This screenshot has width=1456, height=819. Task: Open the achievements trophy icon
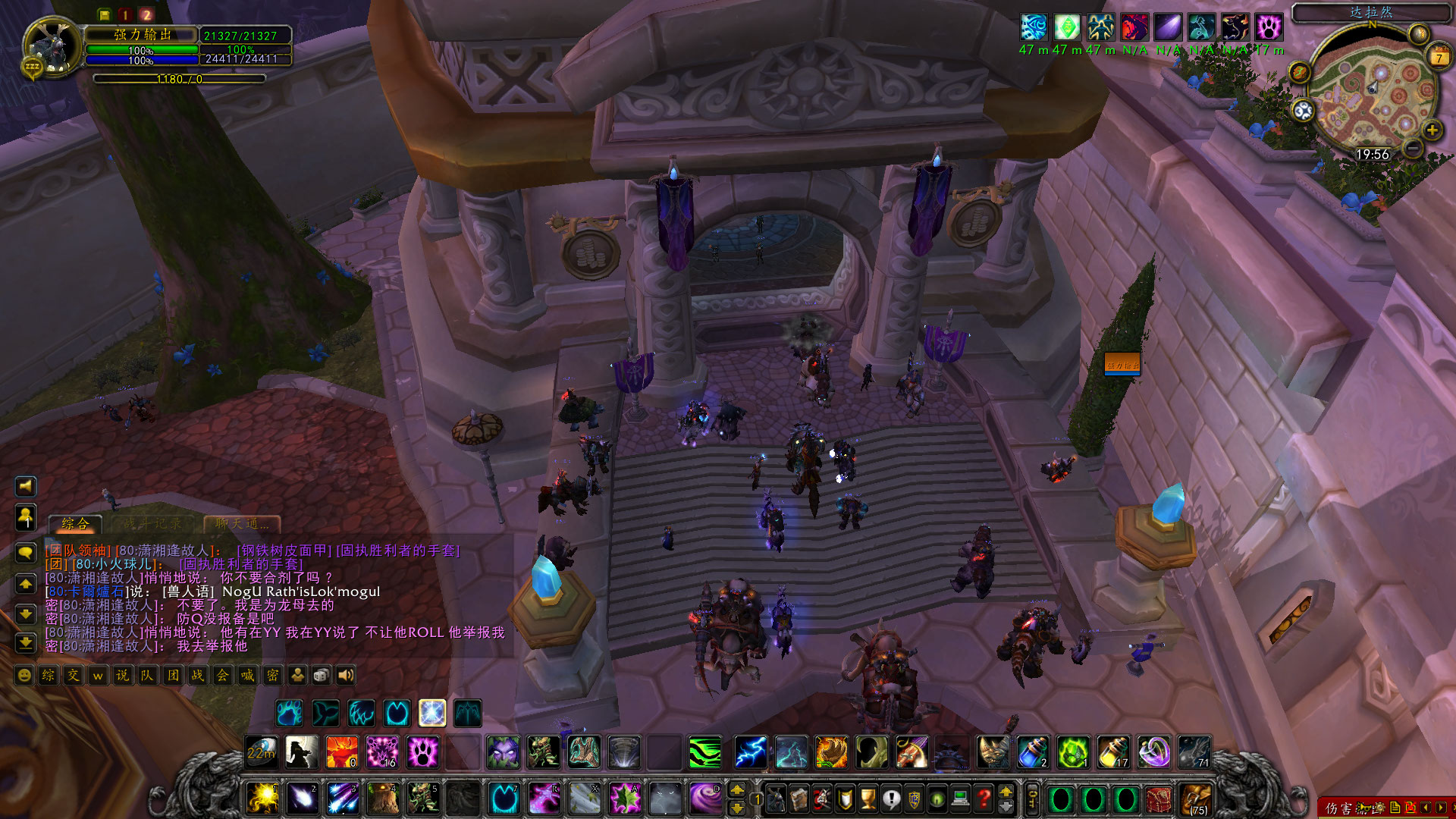pos(867,798)
